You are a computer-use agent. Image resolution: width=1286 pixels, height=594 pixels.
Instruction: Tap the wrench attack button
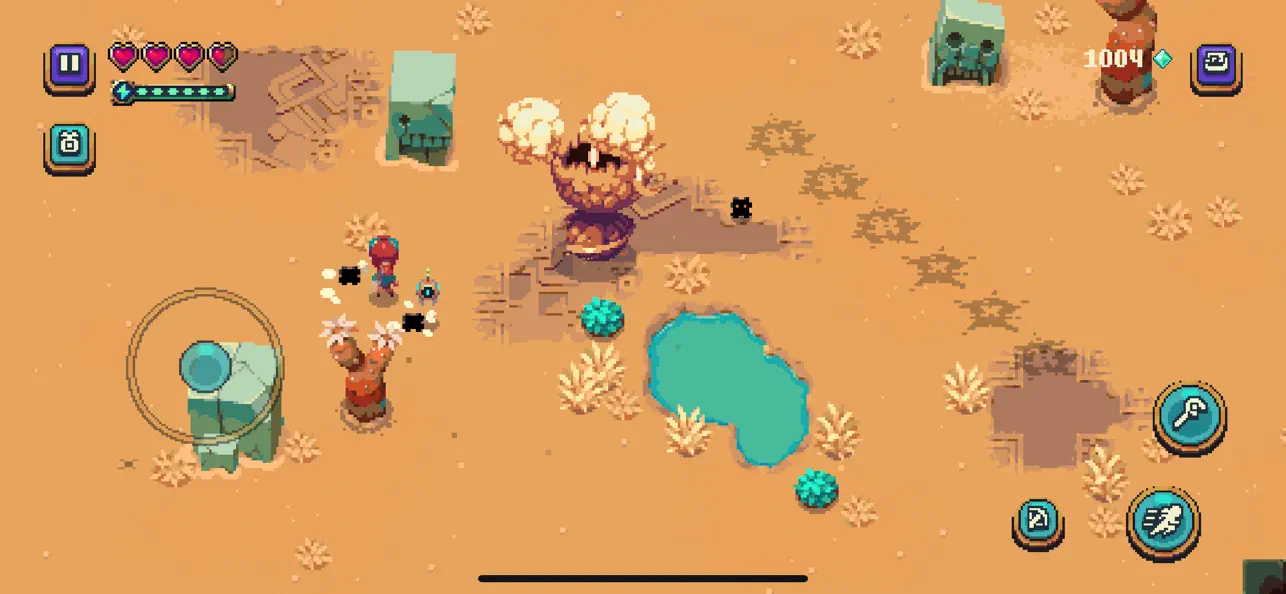[x=1190, y=412]
